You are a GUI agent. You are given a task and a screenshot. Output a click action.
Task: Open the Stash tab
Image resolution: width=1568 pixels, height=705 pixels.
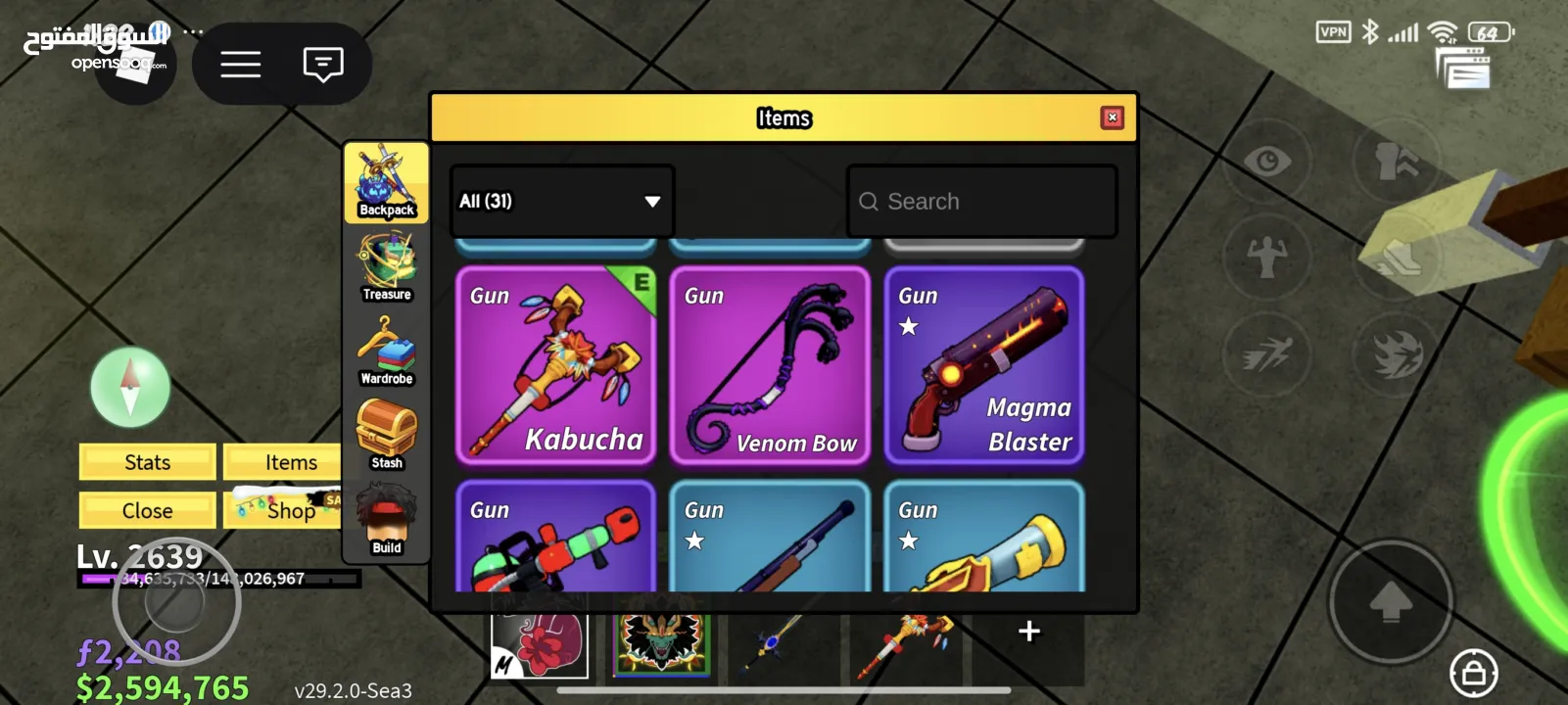(387, 436)
